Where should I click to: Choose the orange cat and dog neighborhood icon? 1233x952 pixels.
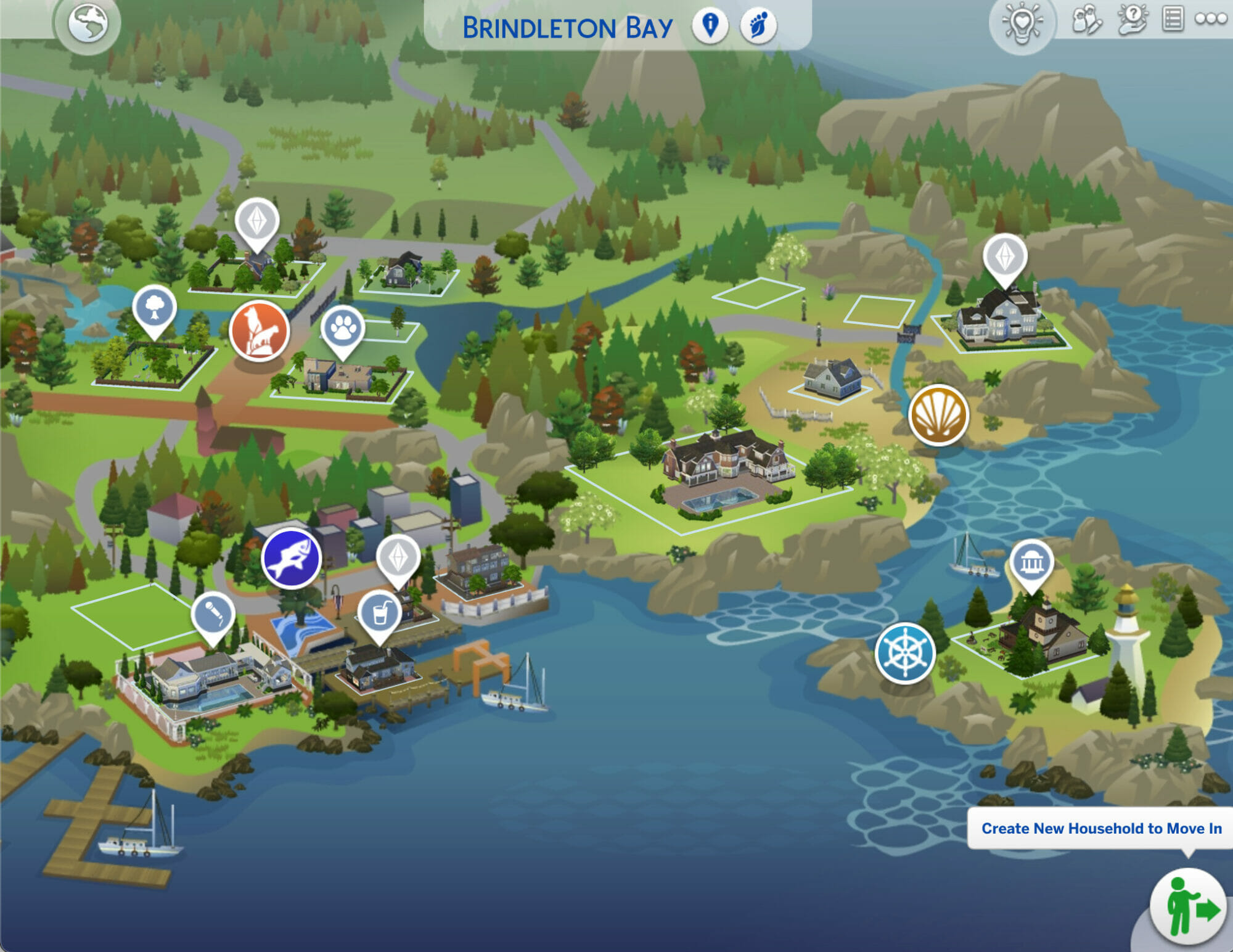point(259,330)
